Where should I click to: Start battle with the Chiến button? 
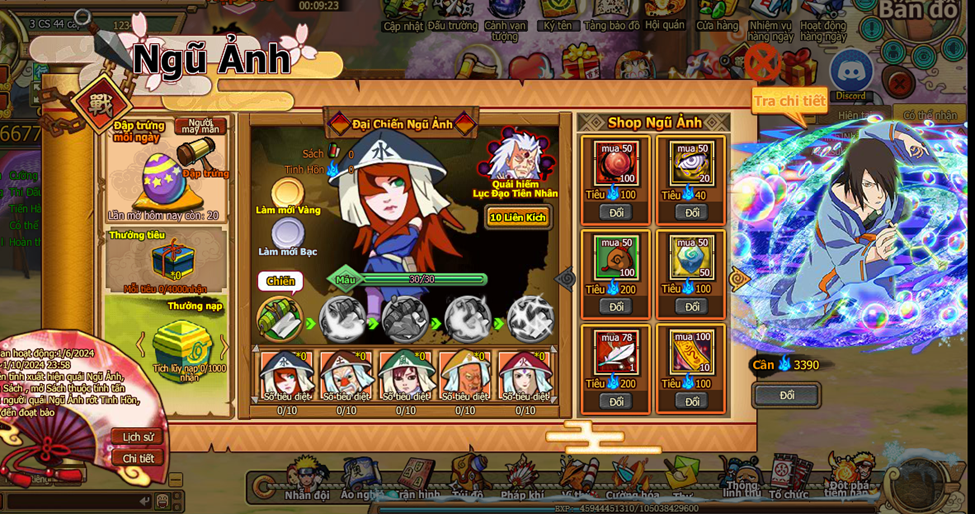coord(280,282)
